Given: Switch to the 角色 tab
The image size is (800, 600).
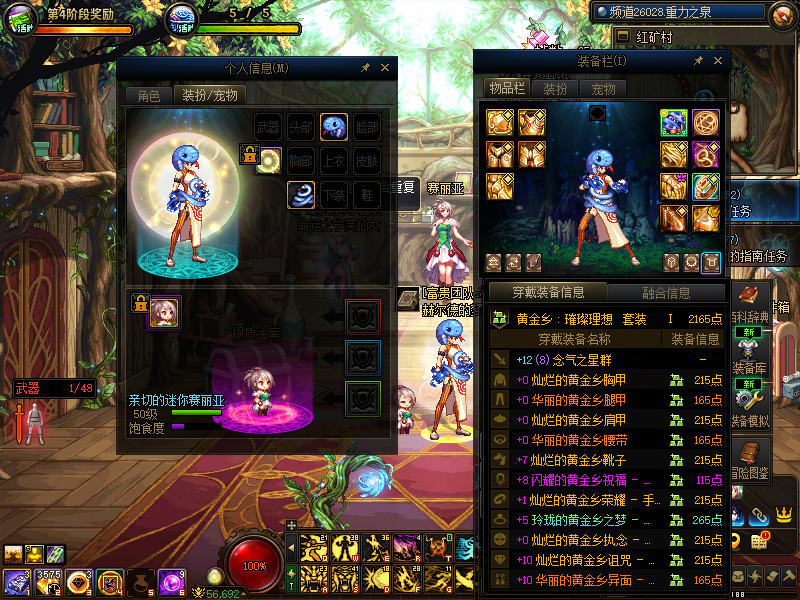Looking at the screenshot, I should pos(148,96).
